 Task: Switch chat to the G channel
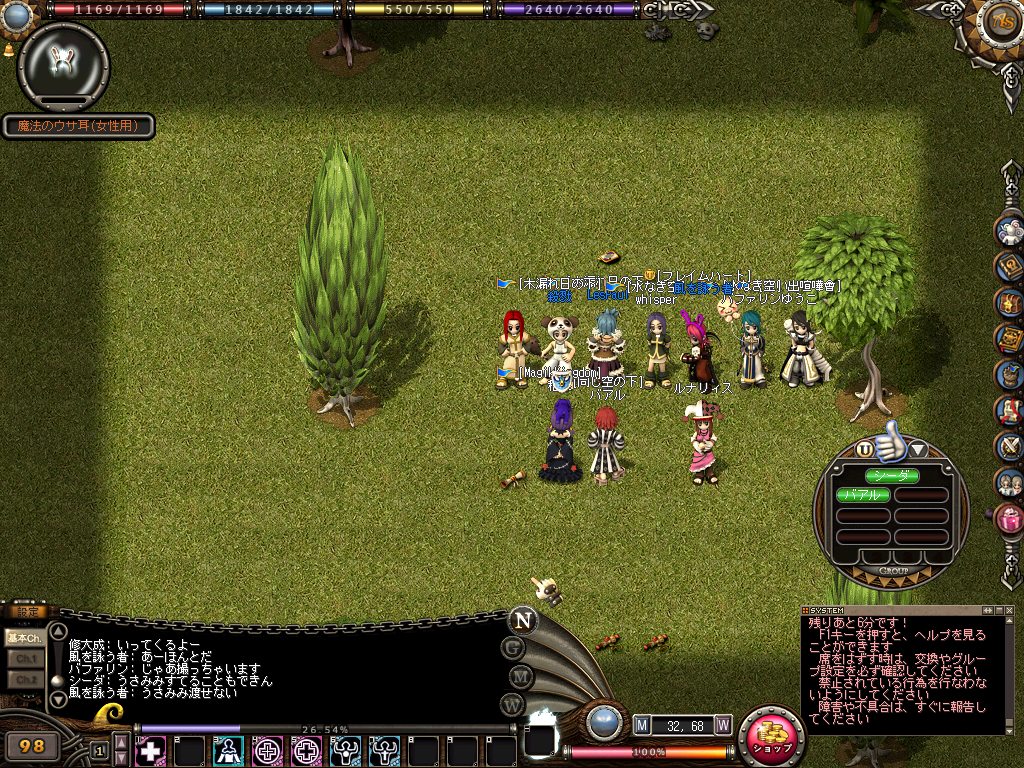(514, 647)
